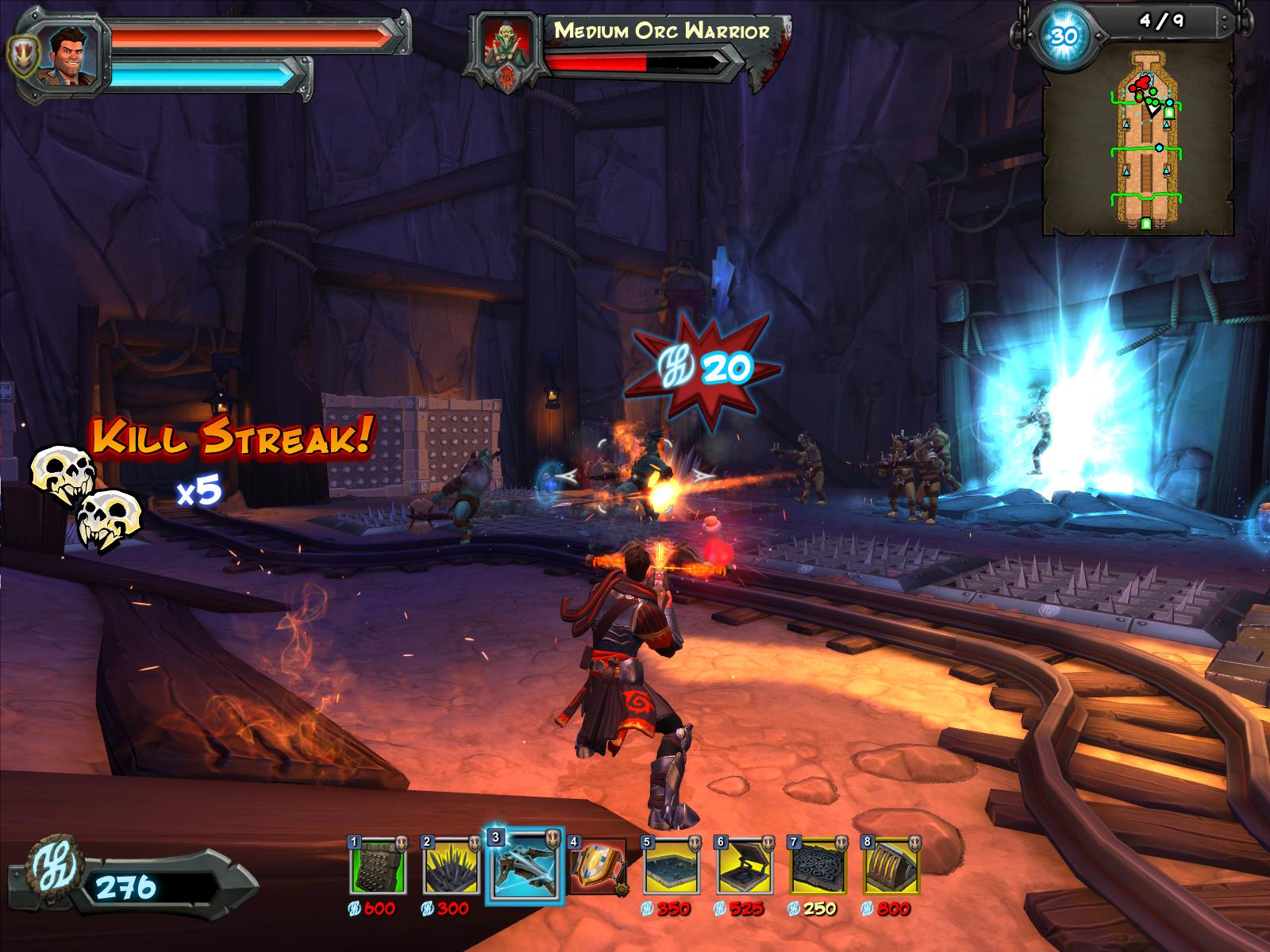Click the level minimap
This screenshot has height=952, width=1270.
coord(1140,139)
